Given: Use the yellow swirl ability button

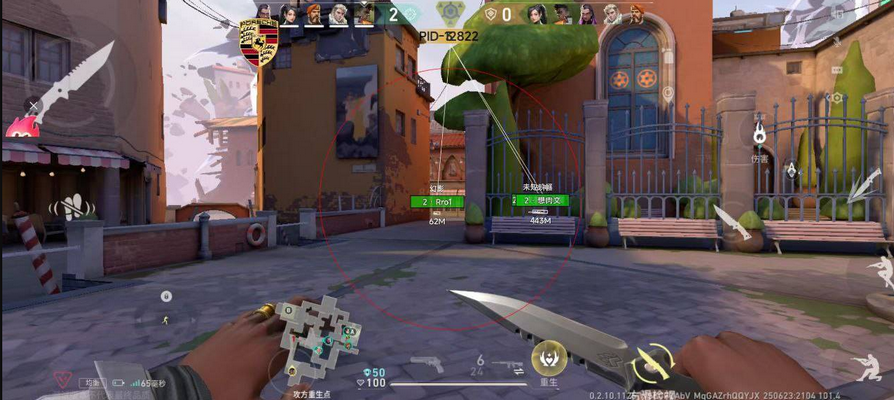Looking at the screenshot, I should tap(653, 361).
